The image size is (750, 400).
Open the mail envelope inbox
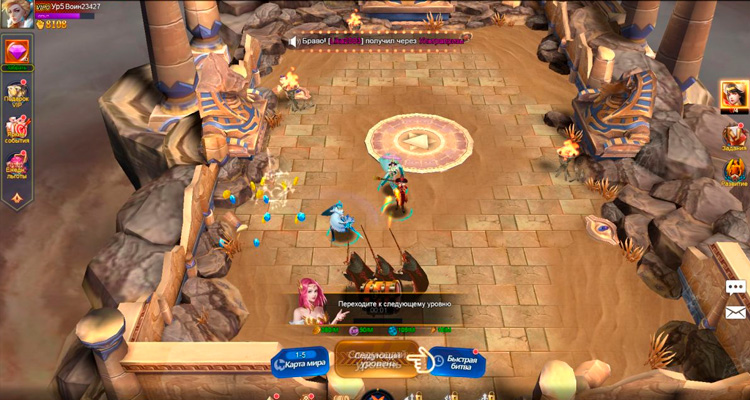pos(736,313)
